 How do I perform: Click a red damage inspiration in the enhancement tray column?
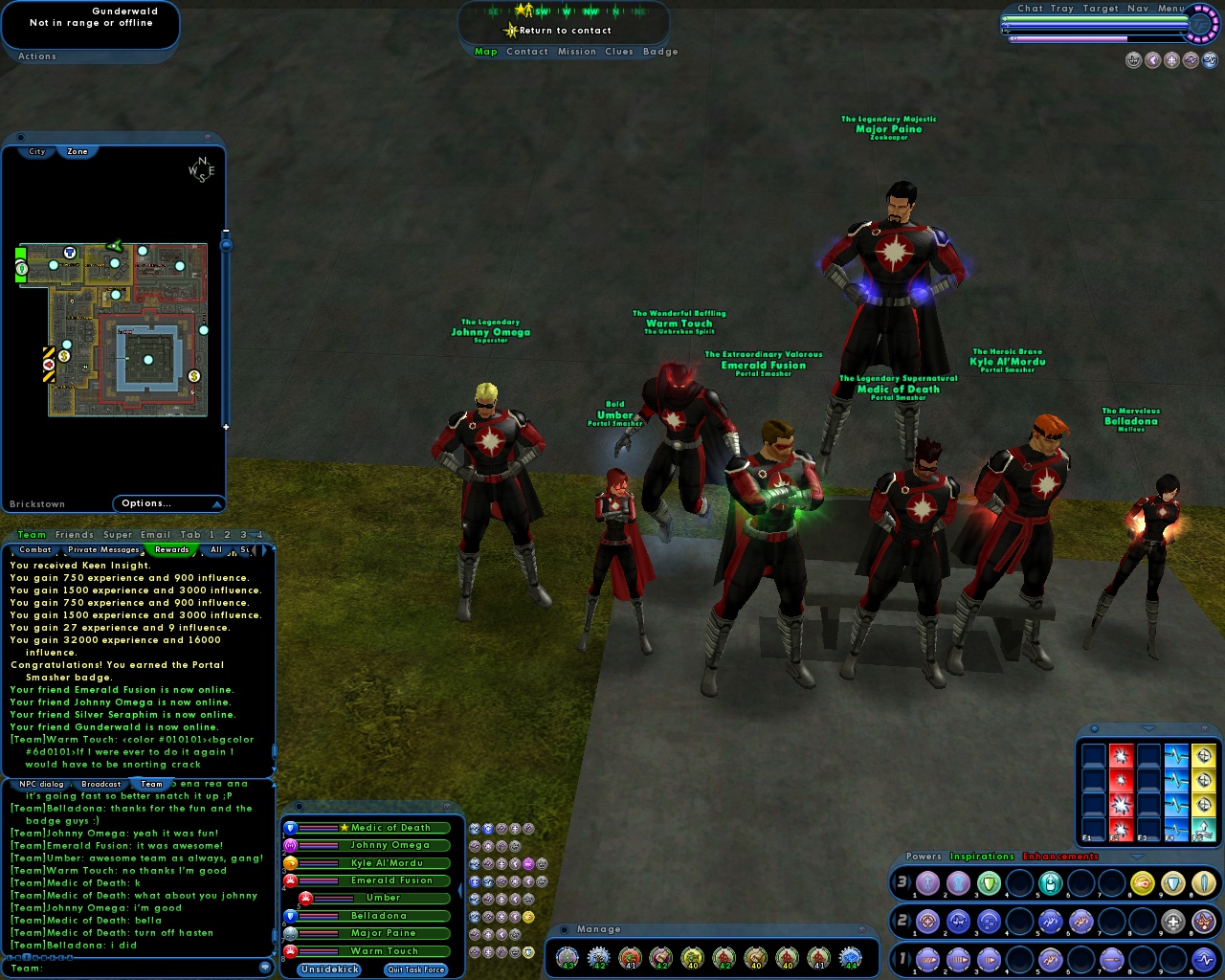point(1122,755)
